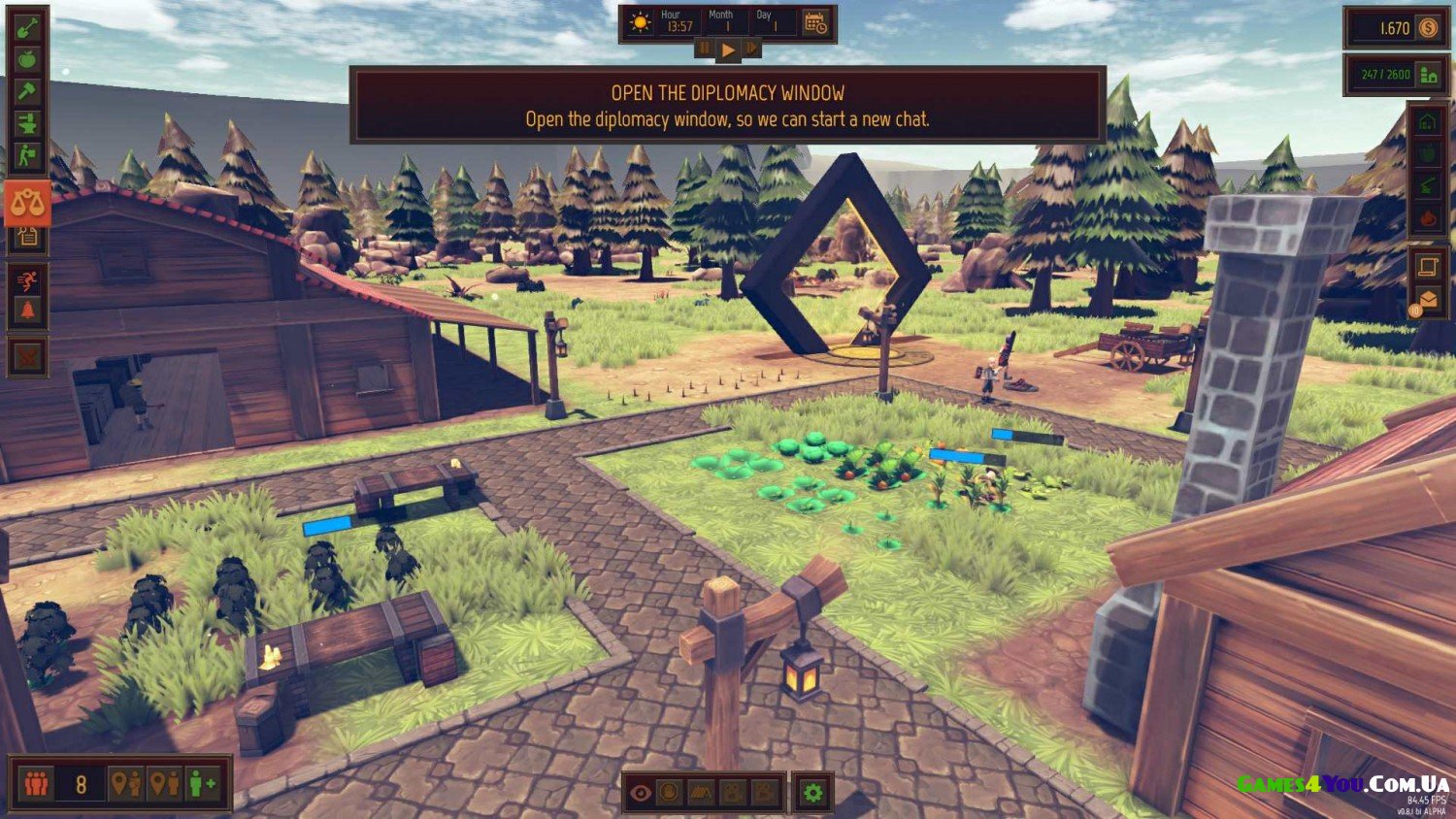
Task: Open the clipboard task list icon
Action: pyautogui.click(x=27, y=236)
